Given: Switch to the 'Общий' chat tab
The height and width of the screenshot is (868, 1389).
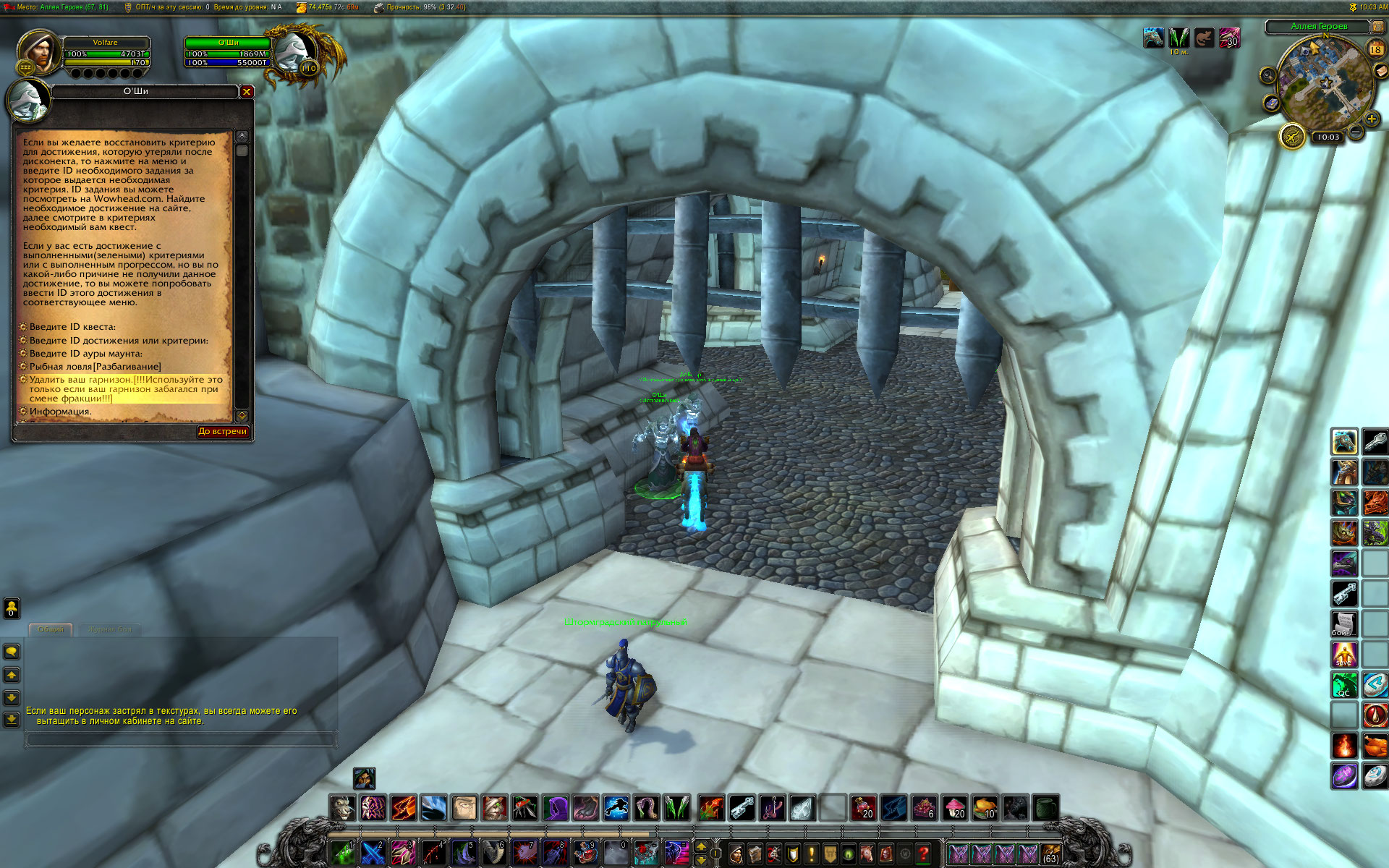Looking at the screenshot, I should (x=51, y=629).
